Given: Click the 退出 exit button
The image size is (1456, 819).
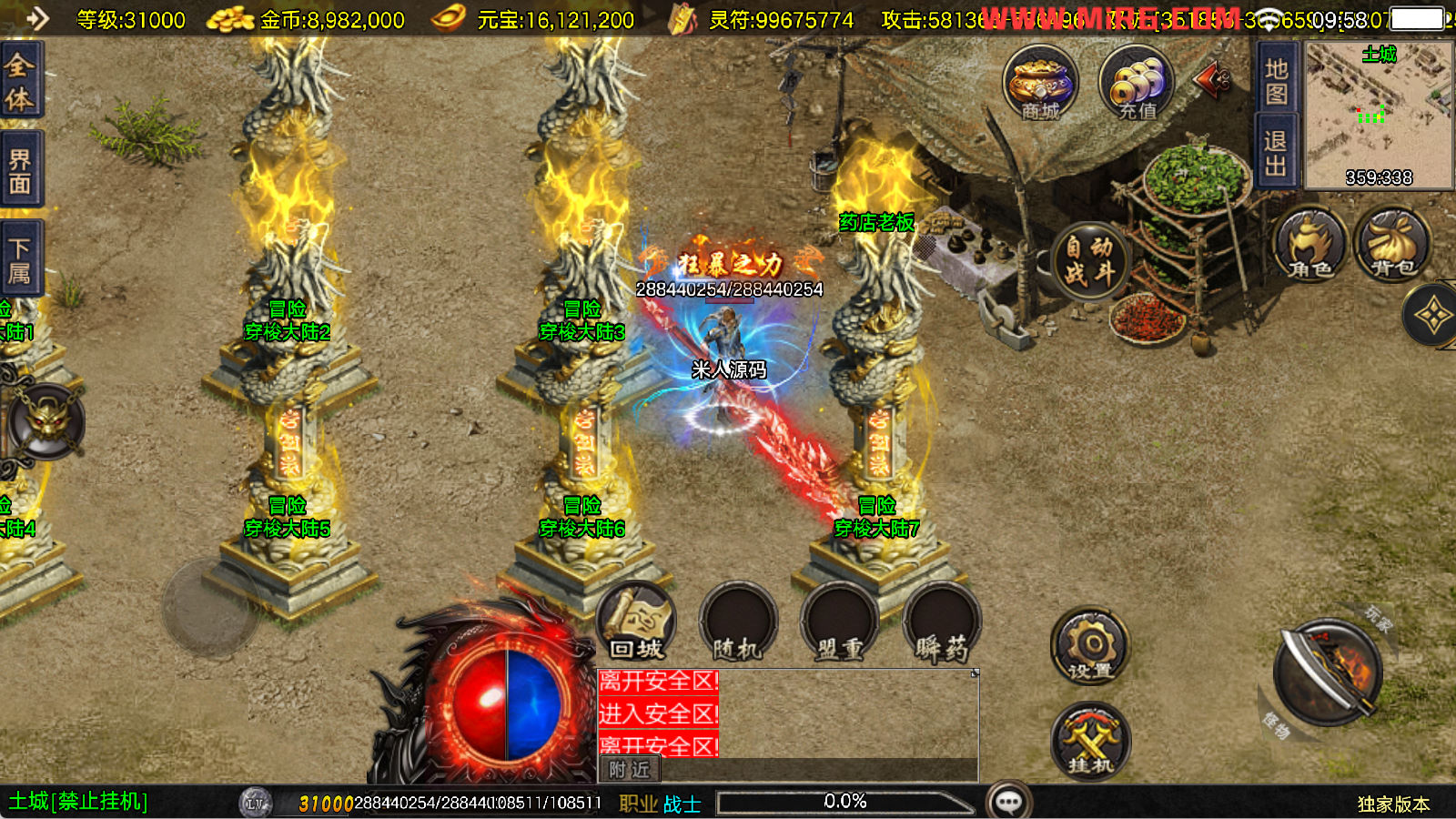Looking at the screenshot, I should coord(1276,153).
